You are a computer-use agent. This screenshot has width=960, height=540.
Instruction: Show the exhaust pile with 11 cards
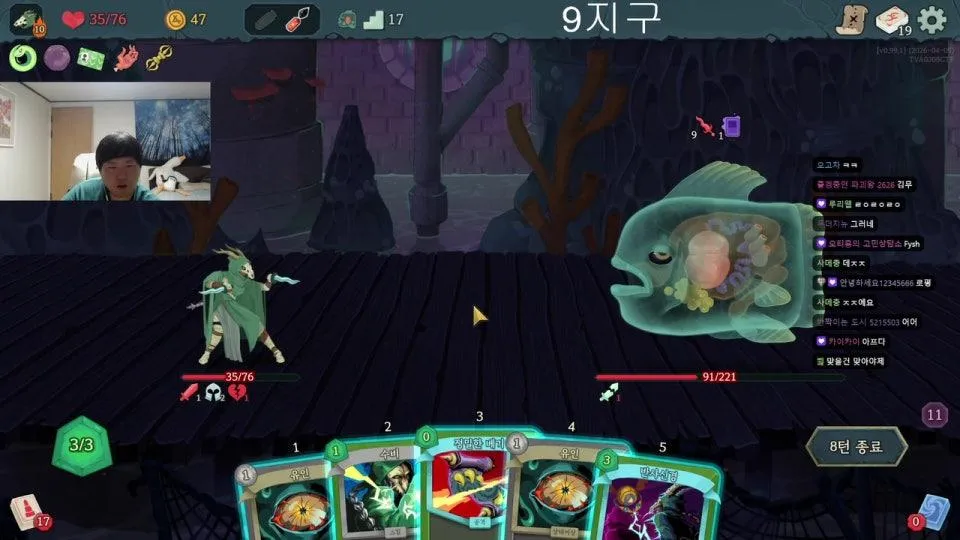[935, 415]
